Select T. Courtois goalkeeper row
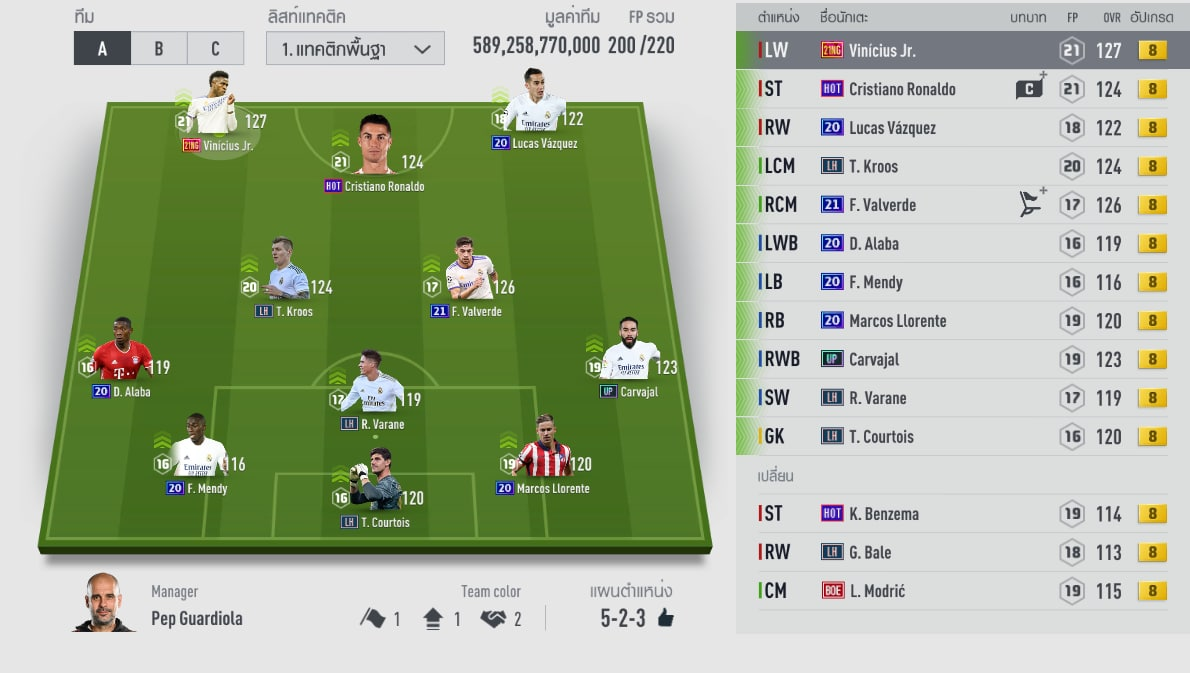The width and height of the screenshot is (1190, 673). [x=950, y=436]
